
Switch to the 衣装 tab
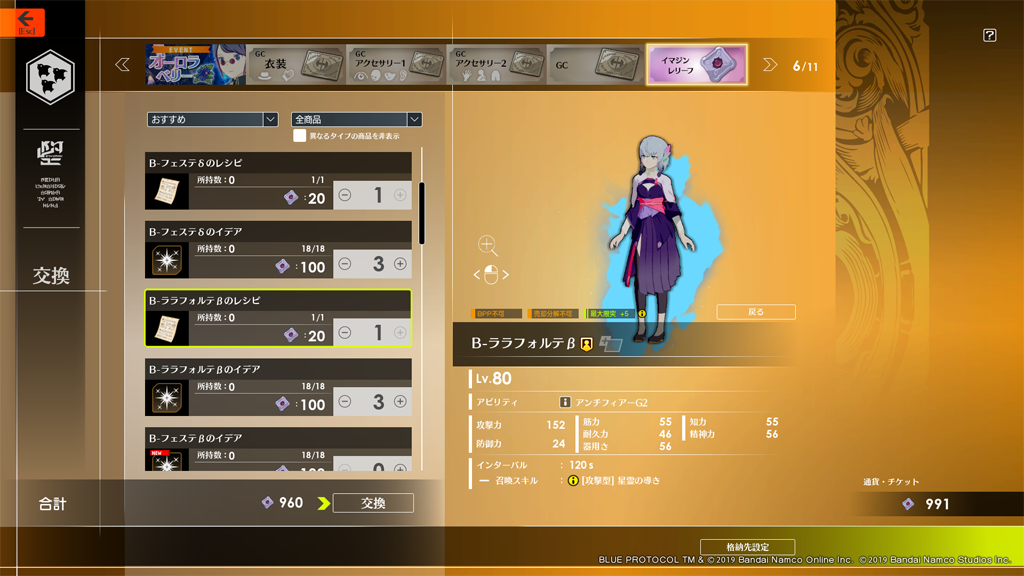pyautogui.click(x=296, y=65)
